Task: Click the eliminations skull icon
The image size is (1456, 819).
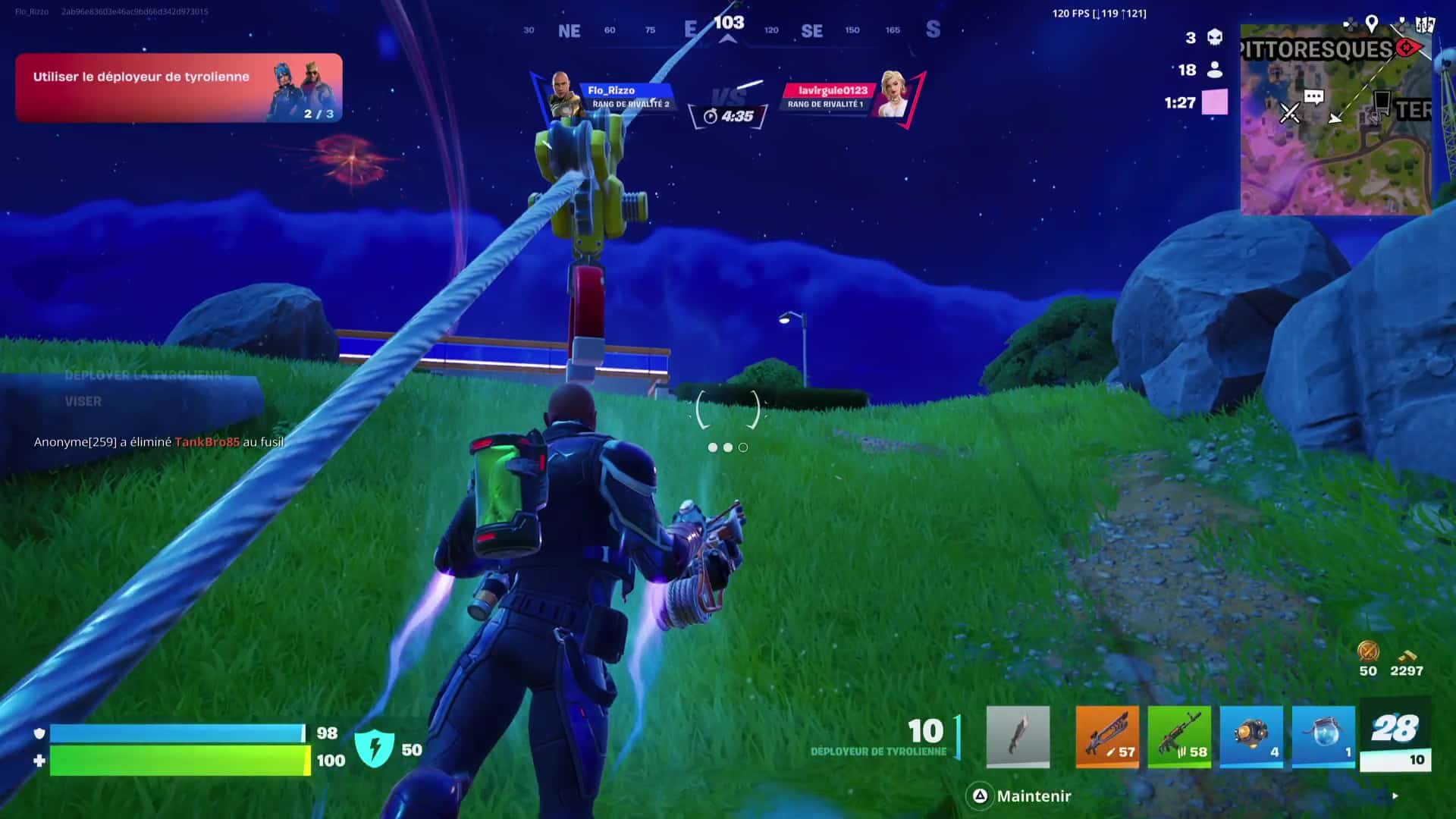Action: pyautogui.click(x=1216, y=38)
